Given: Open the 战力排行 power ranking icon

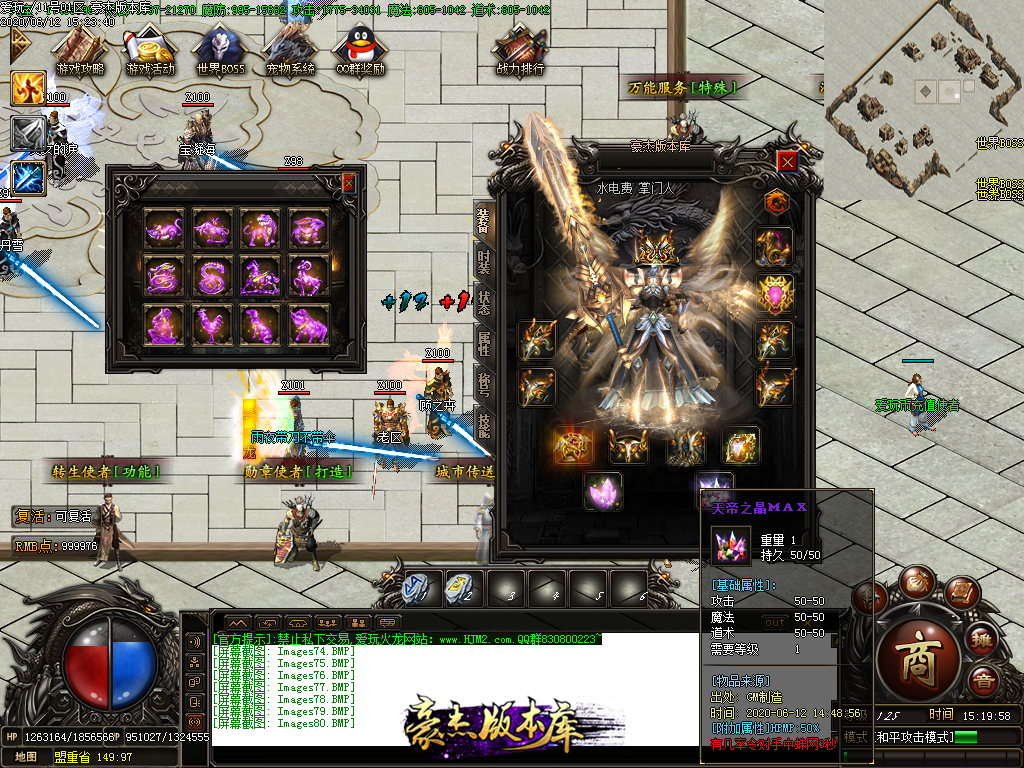Looking at the screenshot, I should click(520, 50).
